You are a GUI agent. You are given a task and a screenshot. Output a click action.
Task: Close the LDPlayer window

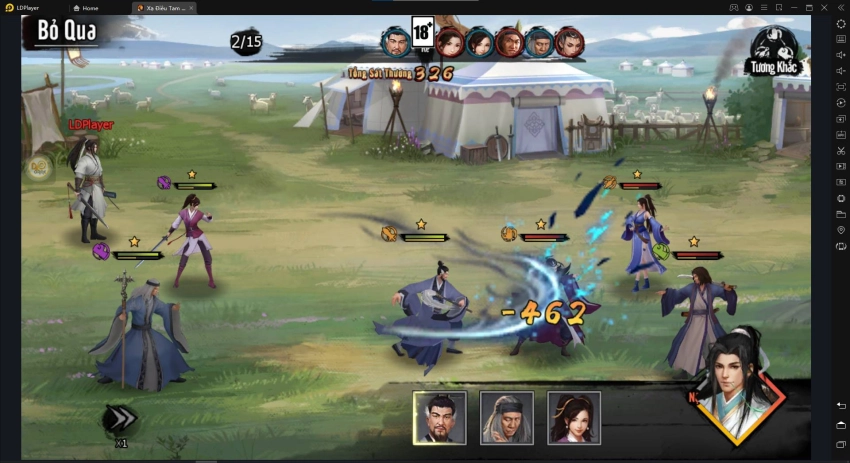point(841,7)
